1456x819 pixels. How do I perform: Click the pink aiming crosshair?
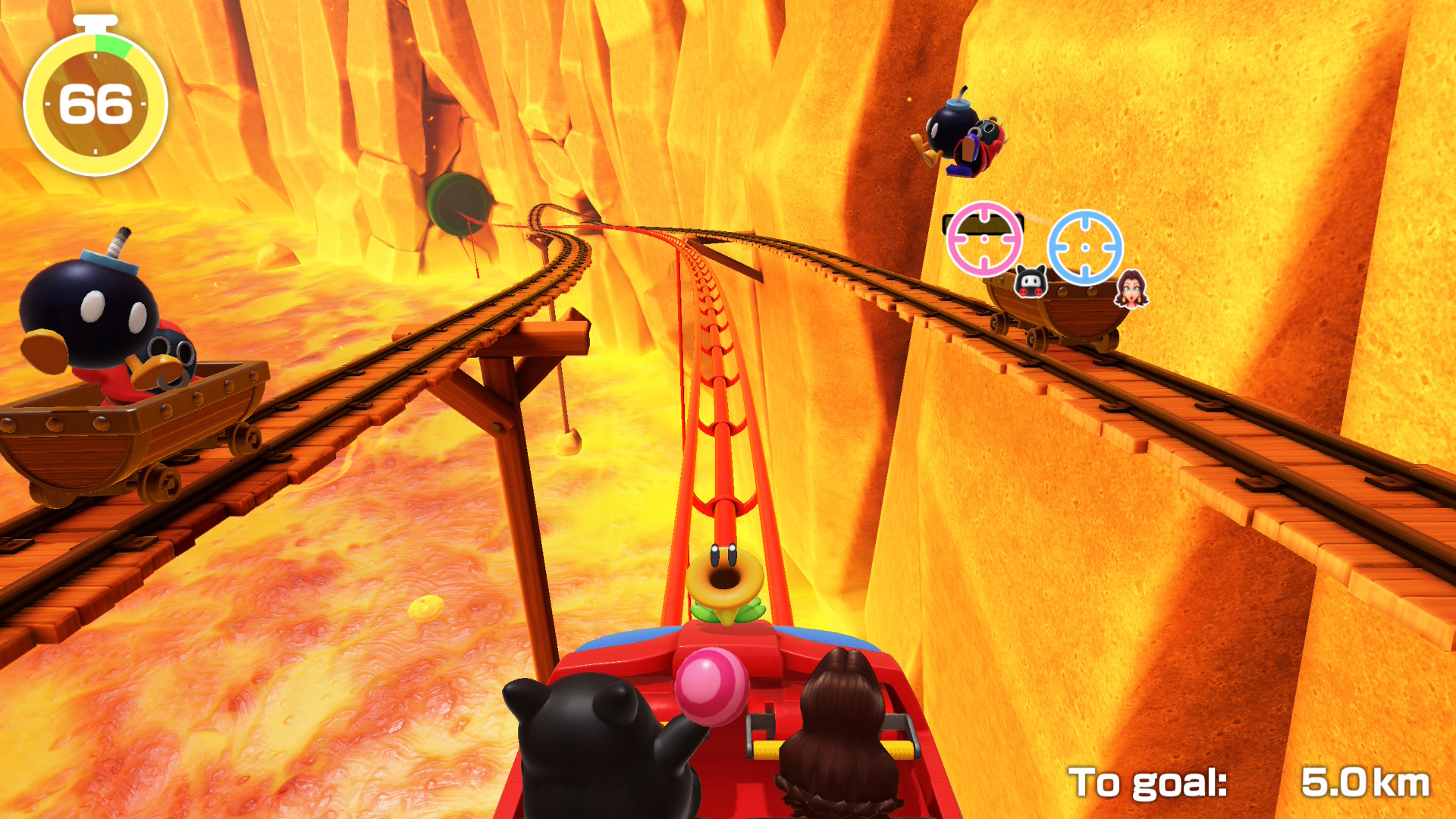click(x=984, y=238)
